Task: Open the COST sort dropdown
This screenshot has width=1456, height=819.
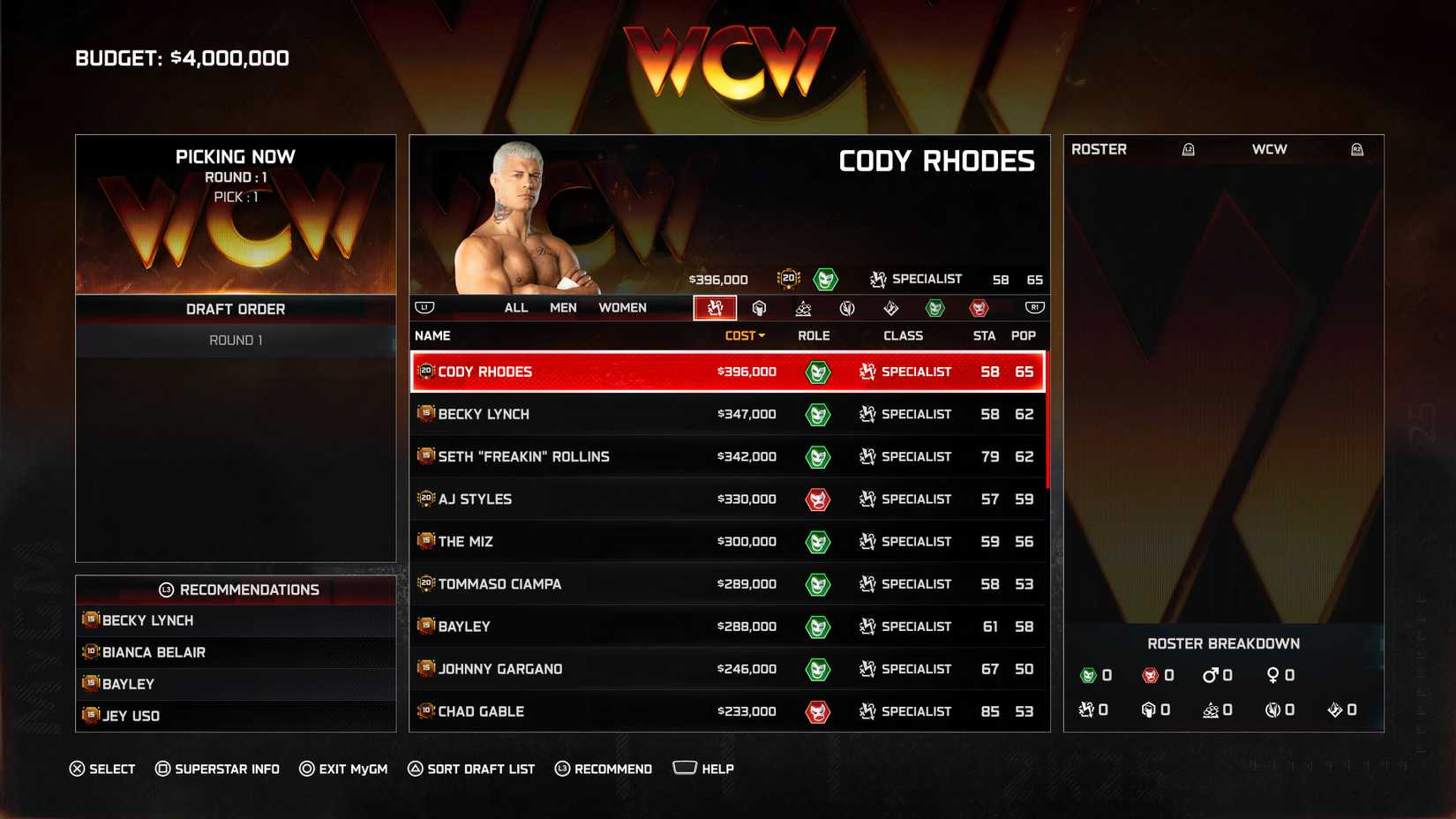Action: [743, 335]
